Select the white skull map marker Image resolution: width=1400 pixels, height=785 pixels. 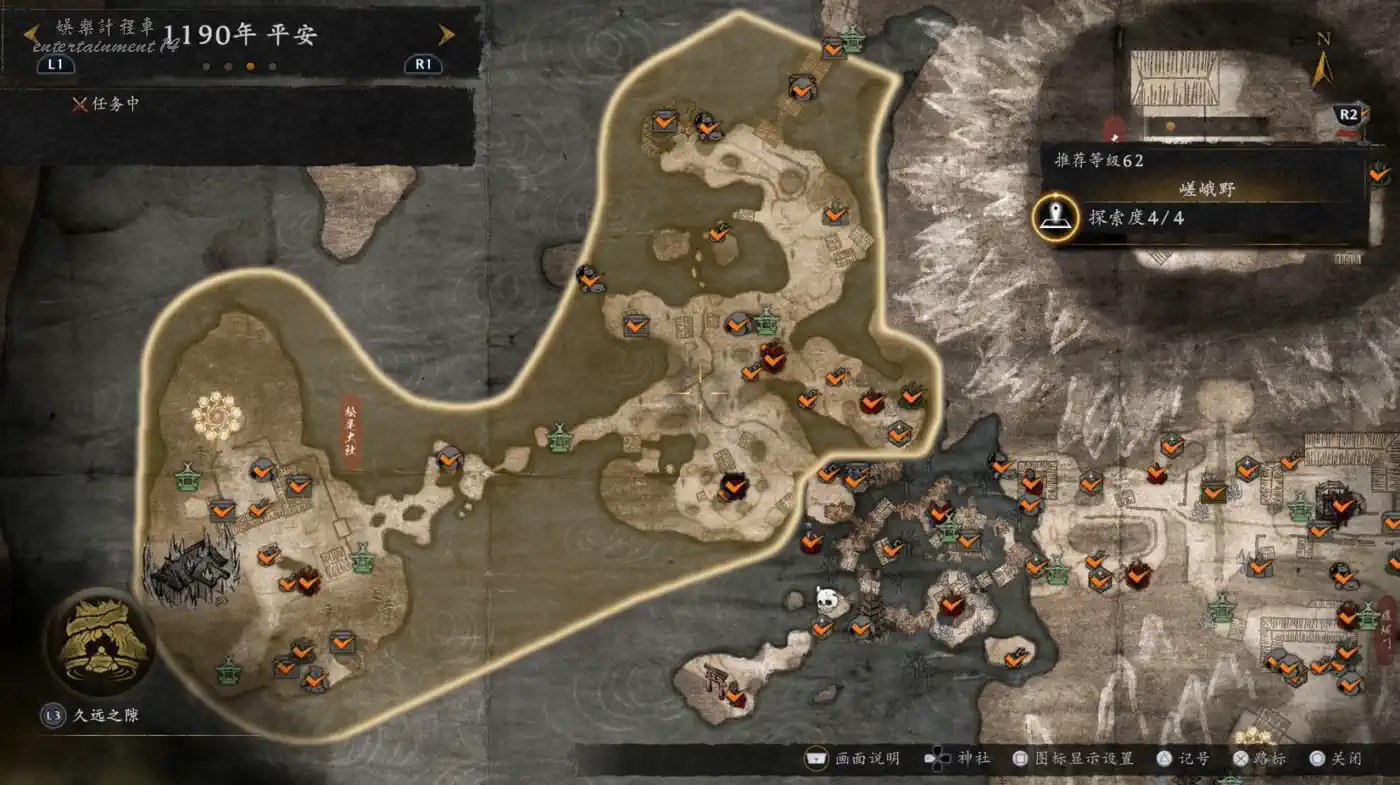click(x=827, y=599)
